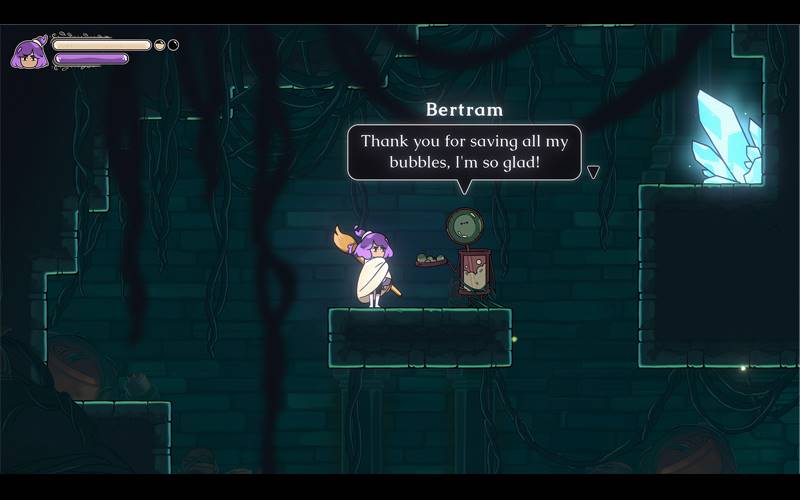The image size is (800, 500).
Task: Click Bertram's speech bubble text
Action: pos(464,151)
